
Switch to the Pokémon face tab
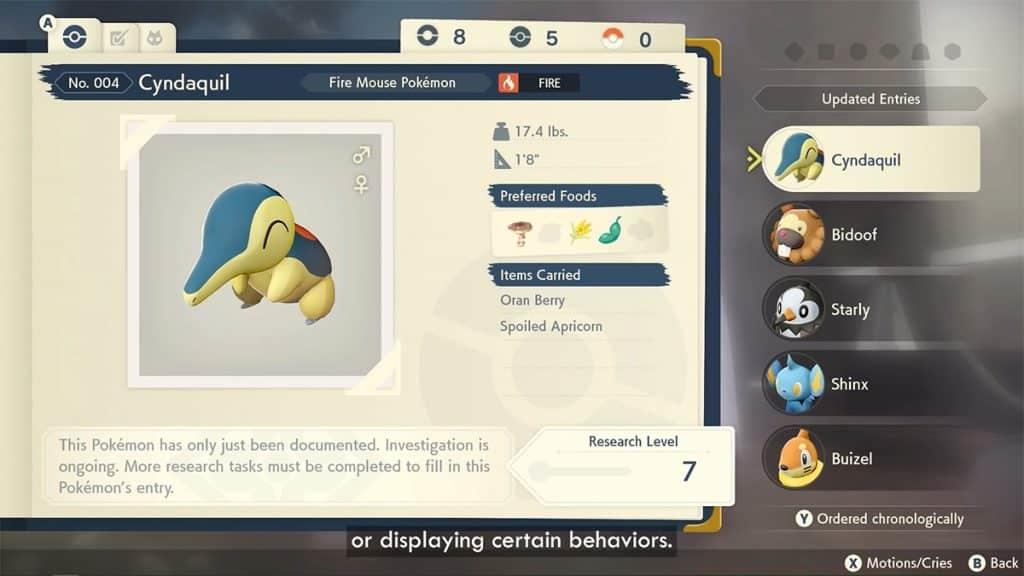pyautogui.click(x=155, y=38)
